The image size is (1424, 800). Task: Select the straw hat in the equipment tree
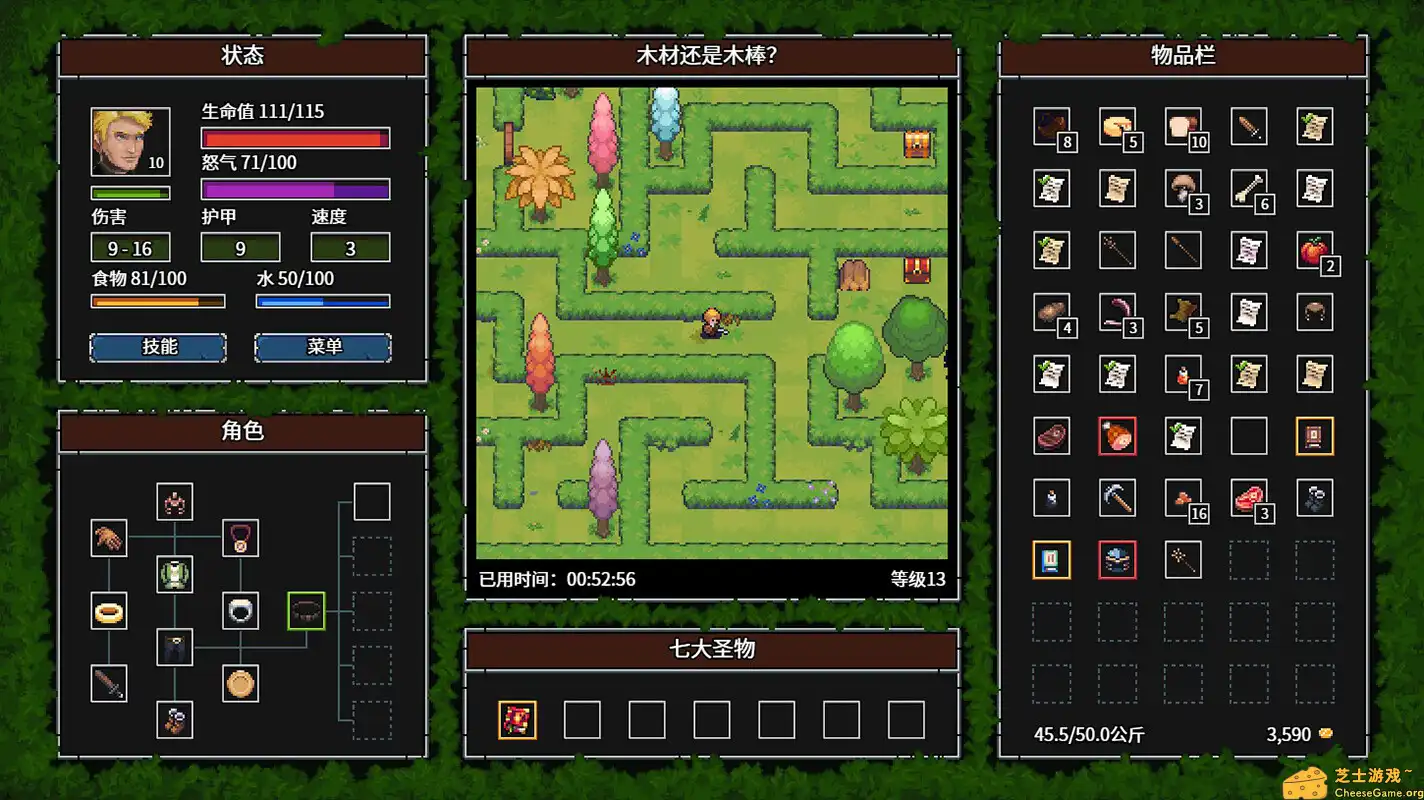240,684
